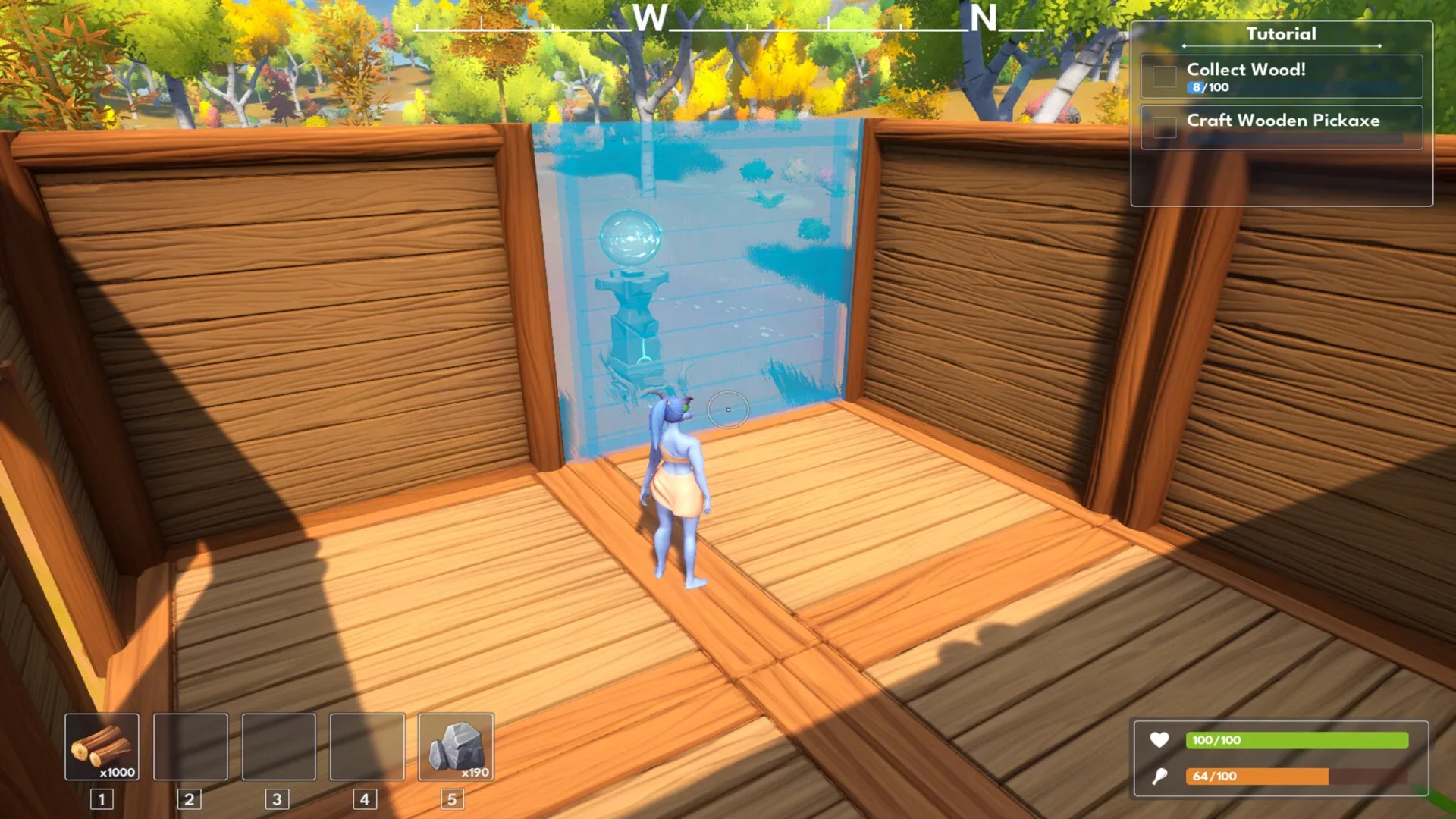Select the wood logs in hotbar slot 1

pyautogui.click(x=102, y=747)
